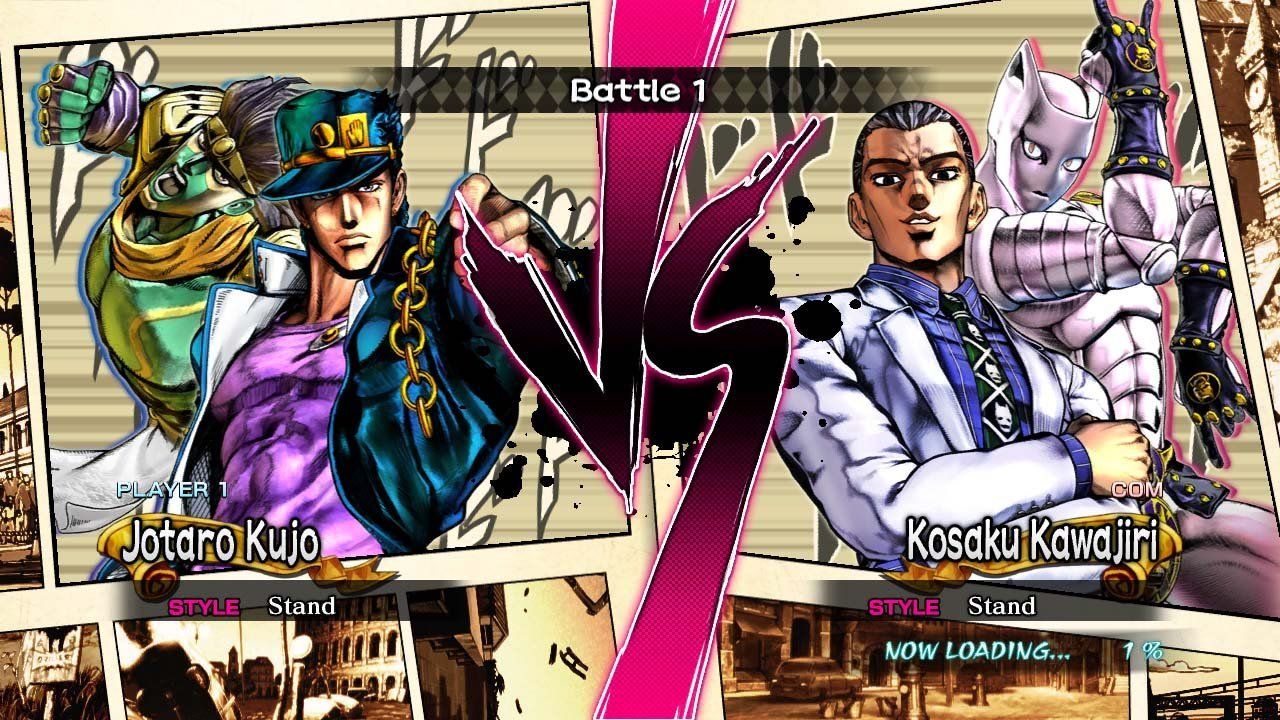Screen dimensions: 1280x720
Task: Toggle the PLAYER 1 indicator
Action: [x=170, y=491]
